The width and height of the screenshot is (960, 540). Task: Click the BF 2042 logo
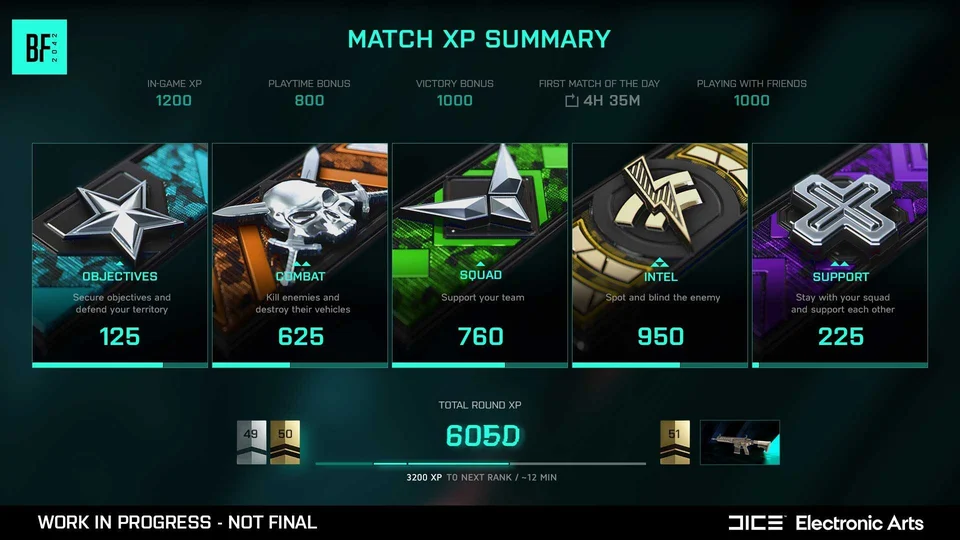(x=39, y=47)
